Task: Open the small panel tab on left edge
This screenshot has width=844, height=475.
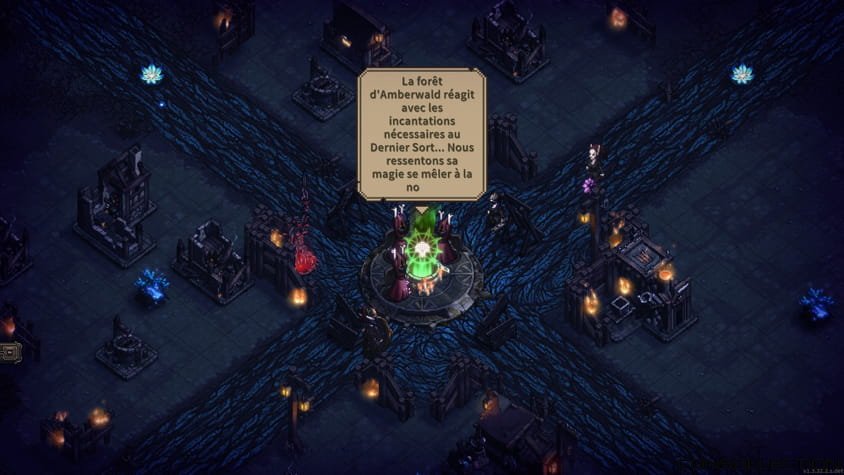Action: coord(10,352)
